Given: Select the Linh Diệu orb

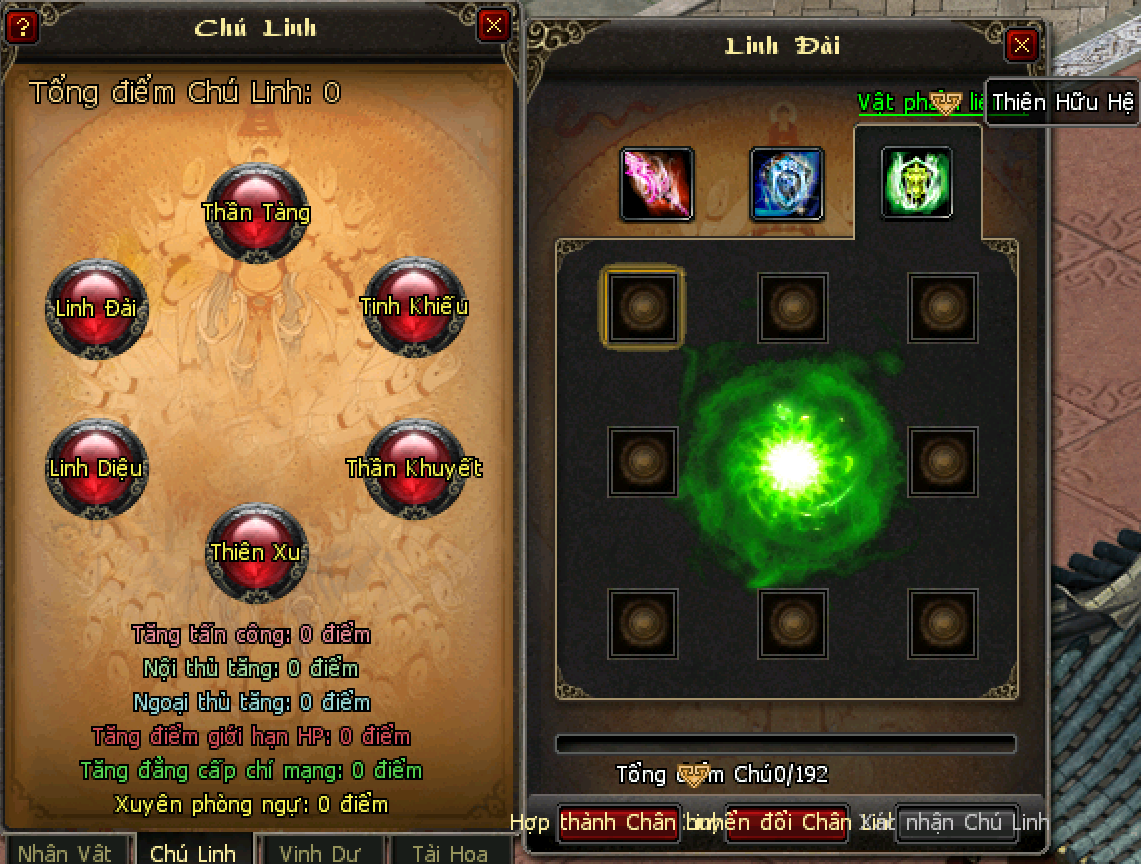Looking at the screenshot, I should [96, 468].
